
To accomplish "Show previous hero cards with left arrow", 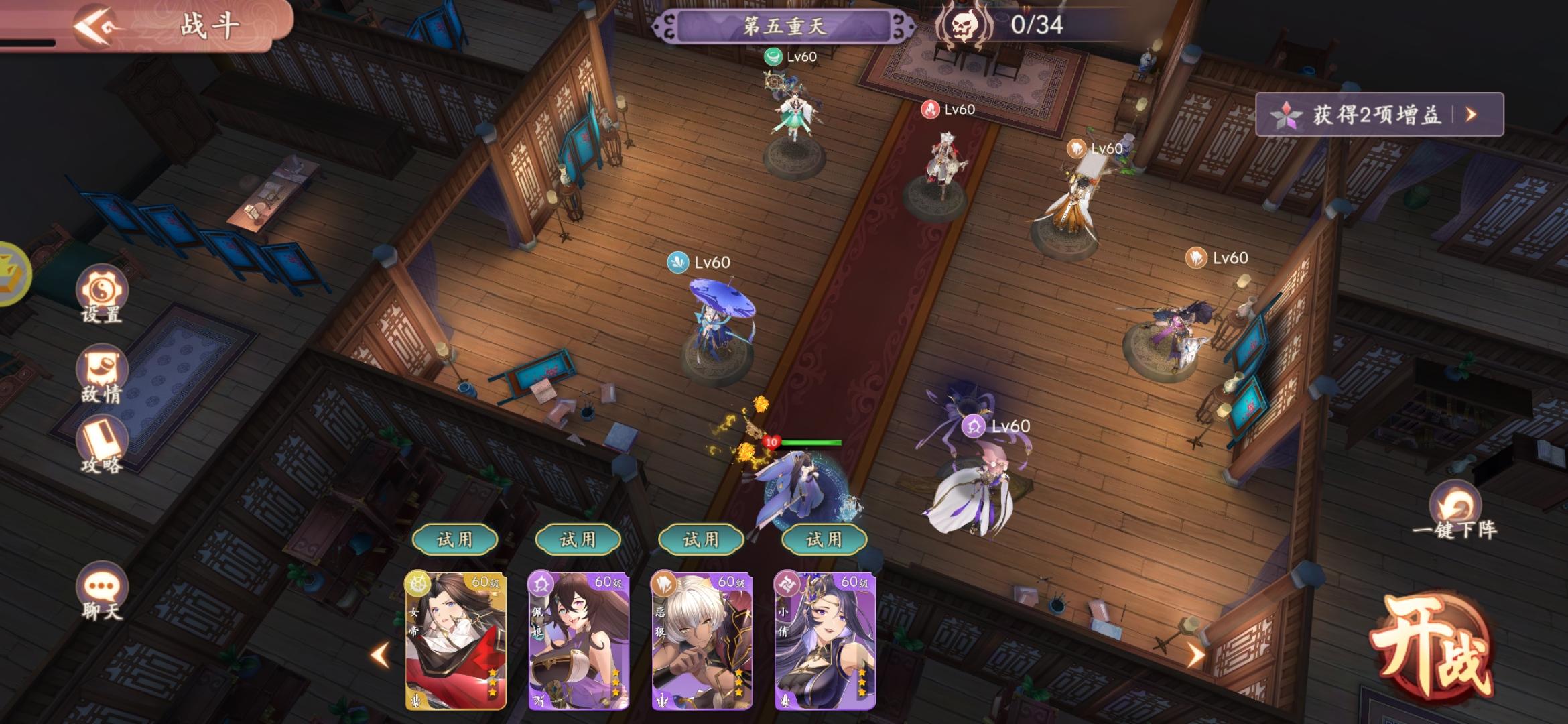I will point(381,654).
